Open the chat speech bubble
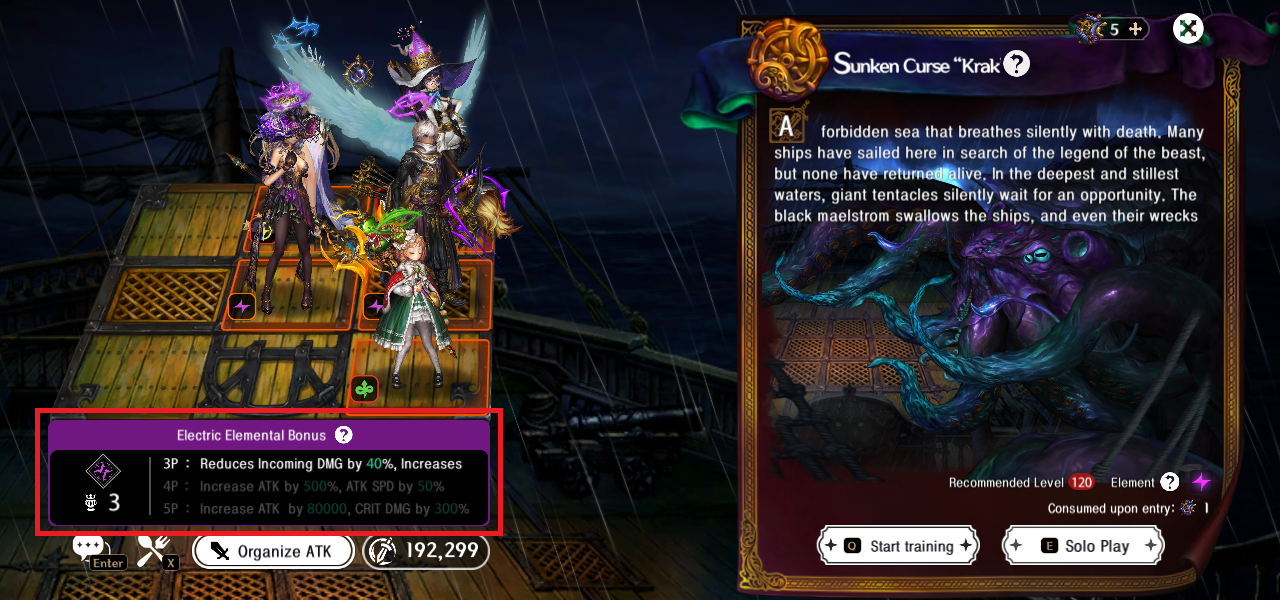 tap(88, 547)
